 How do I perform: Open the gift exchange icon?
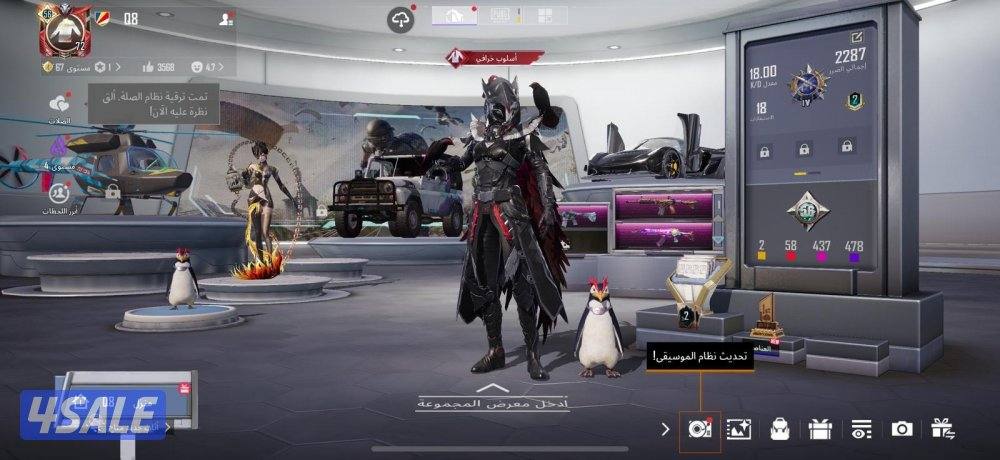pyautogui.click(x=942, y=429)
